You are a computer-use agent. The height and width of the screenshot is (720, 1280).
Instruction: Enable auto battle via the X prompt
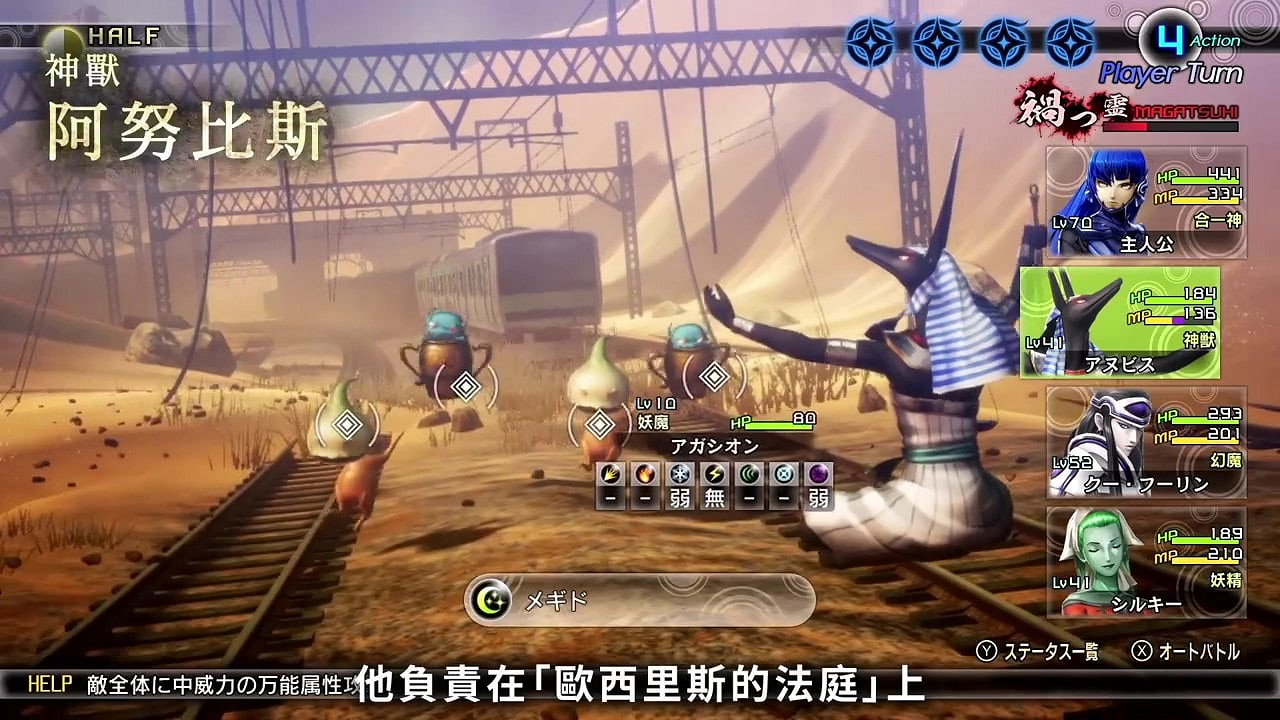[1185, 650]
